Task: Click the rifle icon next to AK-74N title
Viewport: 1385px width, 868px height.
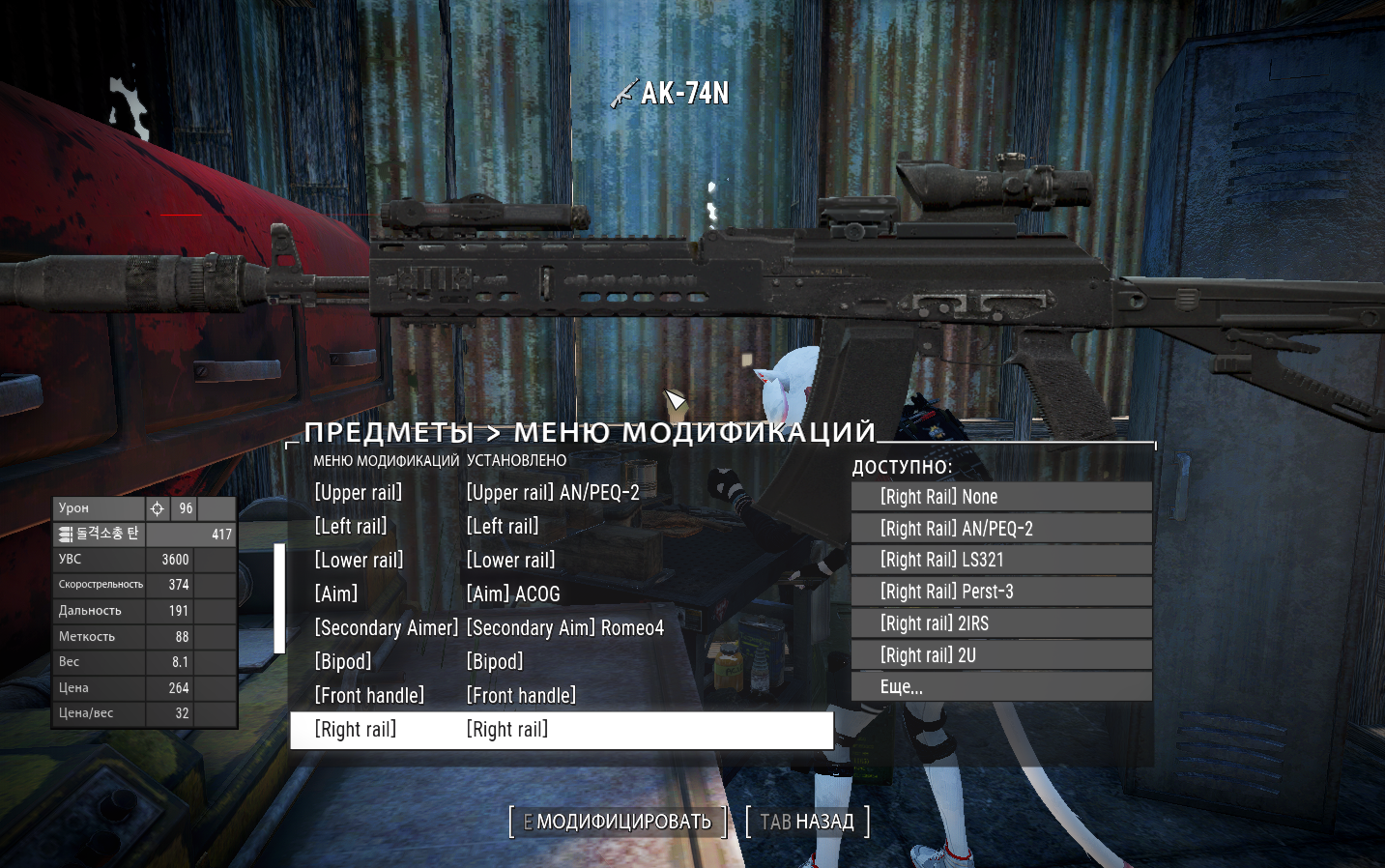Action: (x=623, y=95)
